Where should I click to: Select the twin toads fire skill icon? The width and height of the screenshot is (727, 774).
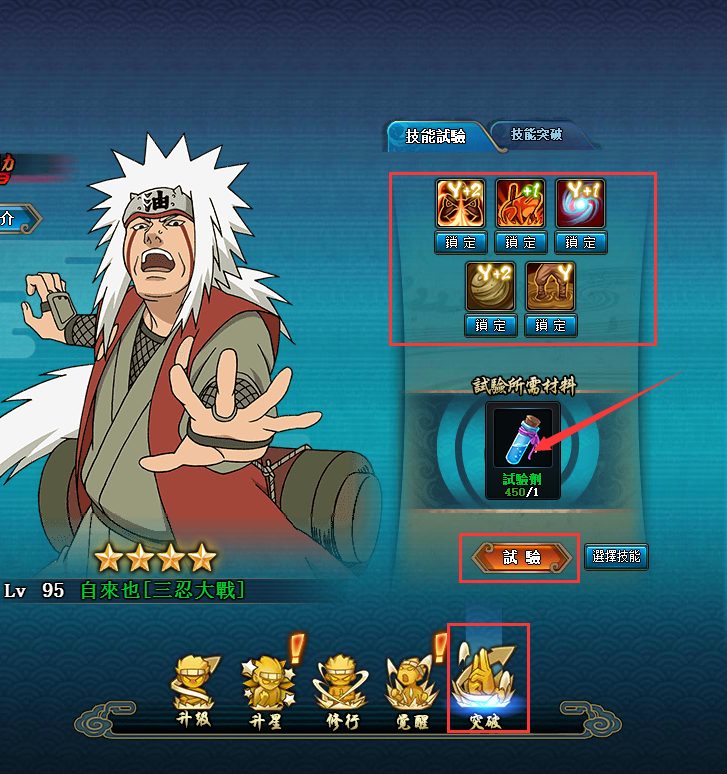coord(460,204)
